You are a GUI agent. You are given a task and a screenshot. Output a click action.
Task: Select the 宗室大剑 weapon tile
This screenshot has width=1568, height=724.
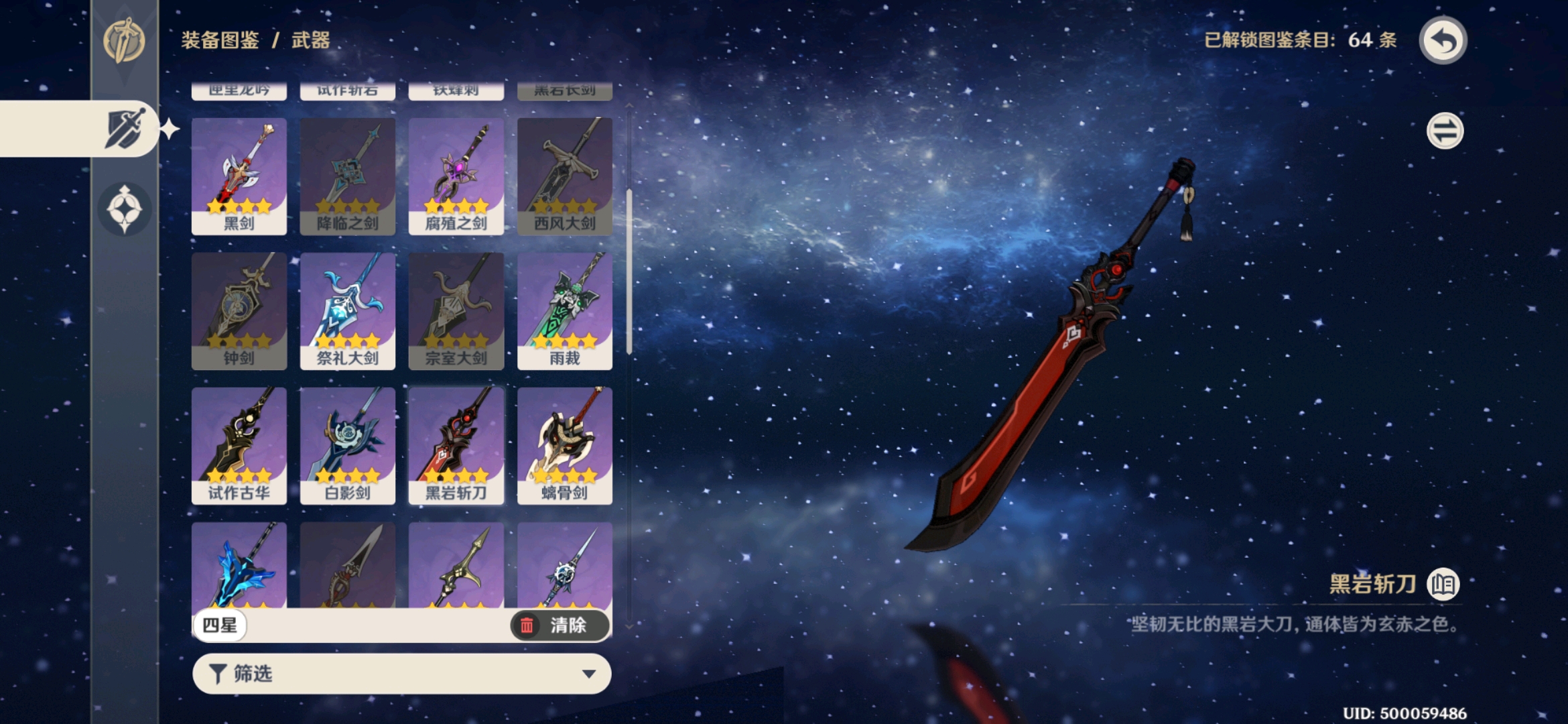[x=456, y=311]
